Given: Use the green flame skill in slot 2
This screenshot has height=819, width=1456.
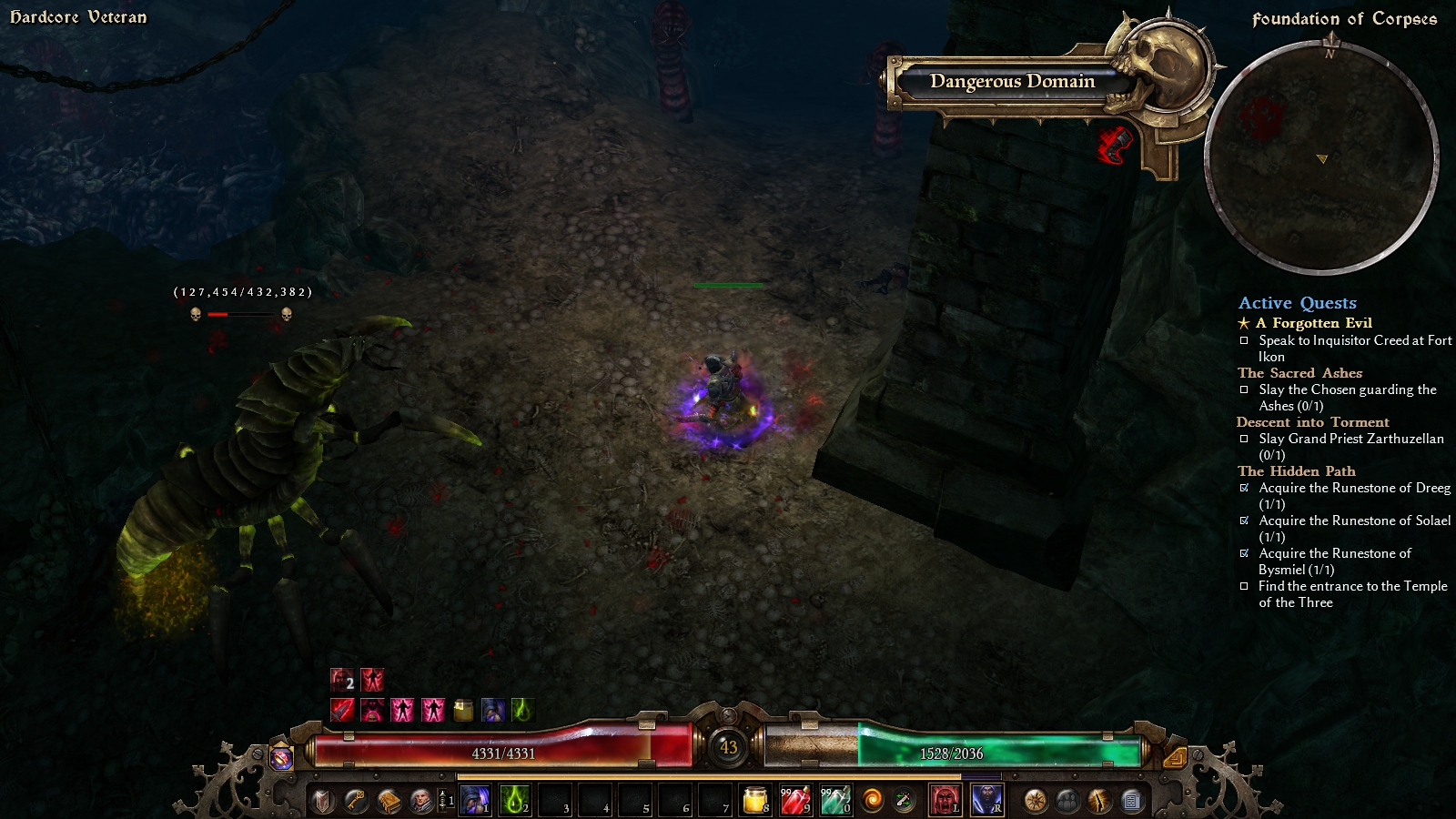Looking at the screenshot, I should 515,801.
